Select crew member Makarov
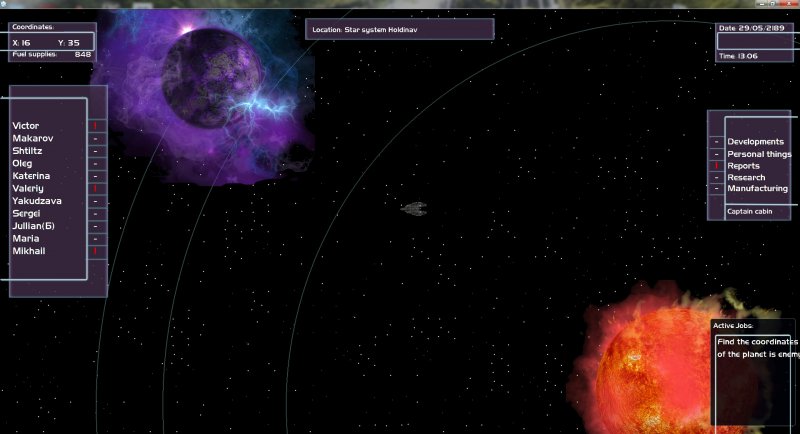Viewport: 800px width, 434px height. pos(33,138)
